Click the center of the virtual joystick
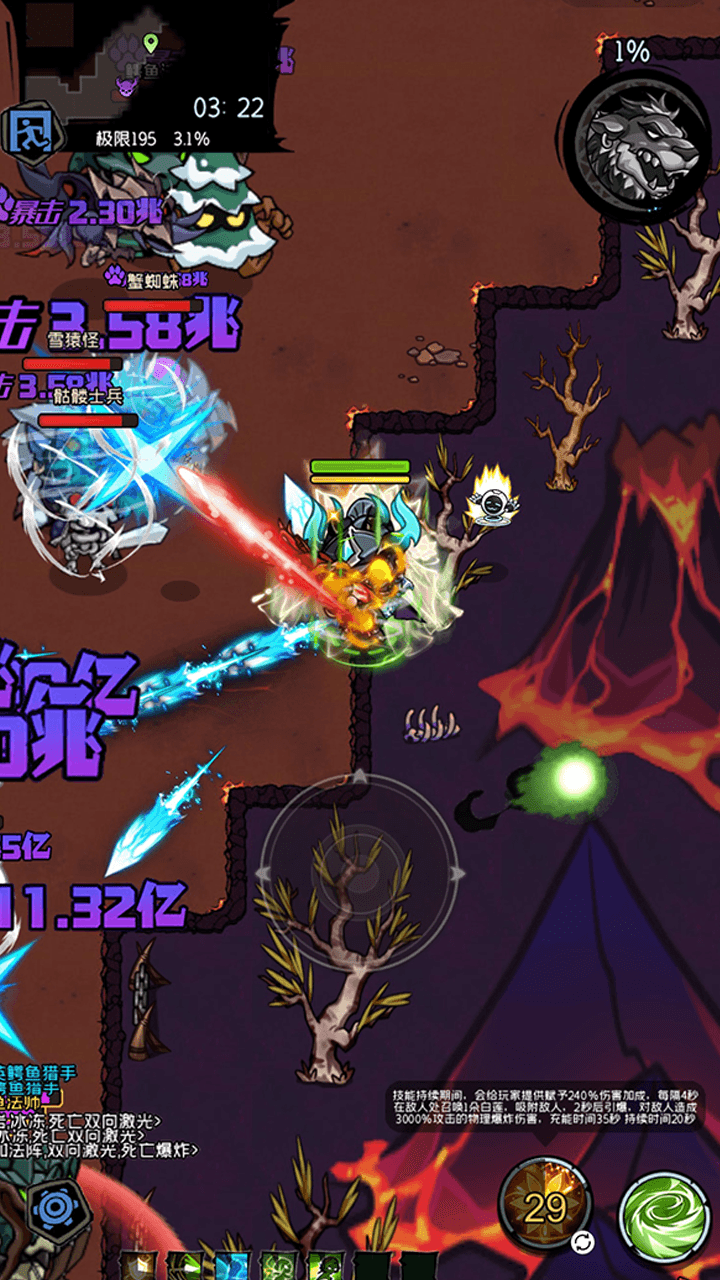Screen dimensions: 720x1280 (358, 872)
